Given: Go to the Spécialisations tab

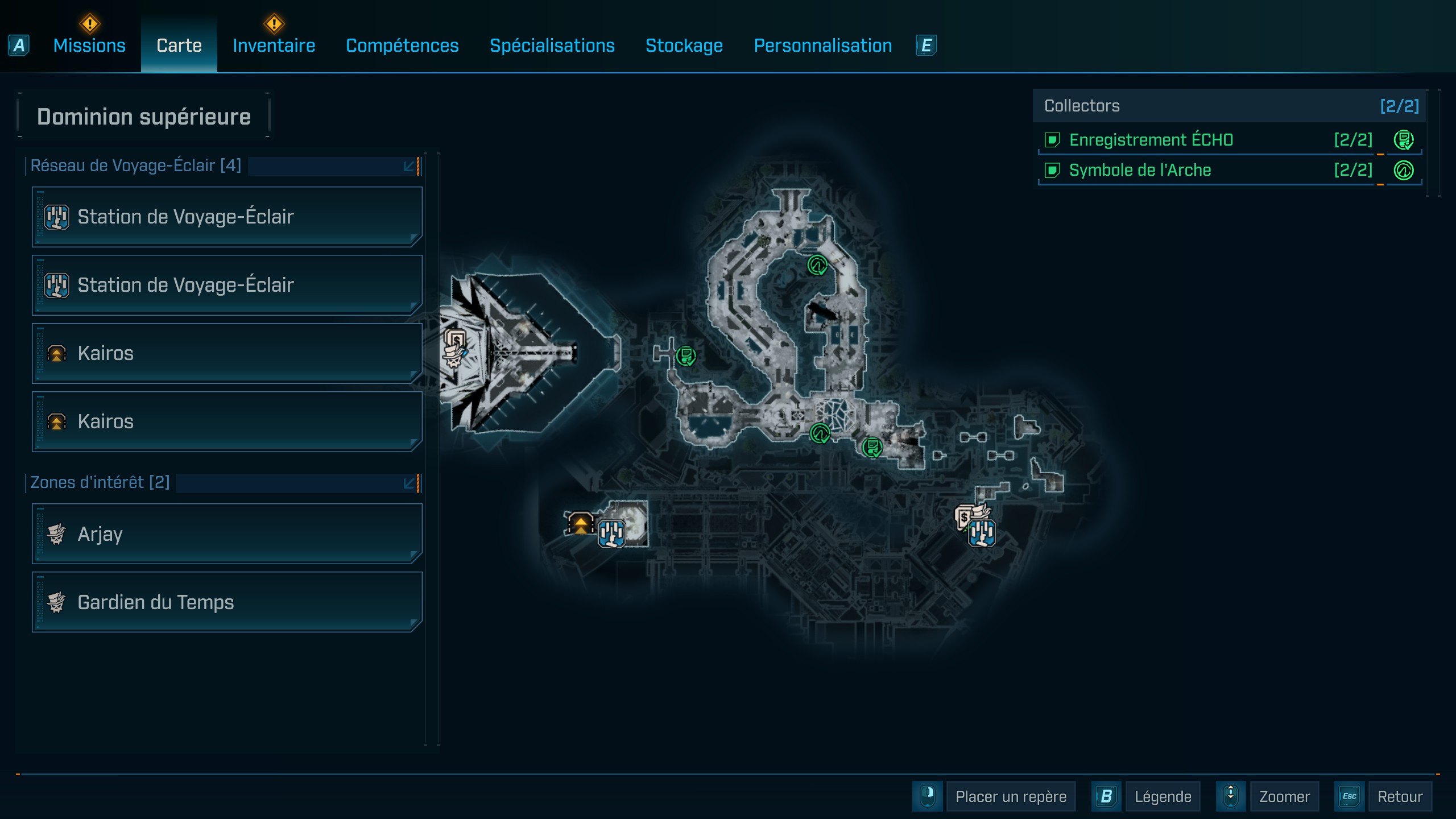Looking at the screenshot, I should click(552, 45).
